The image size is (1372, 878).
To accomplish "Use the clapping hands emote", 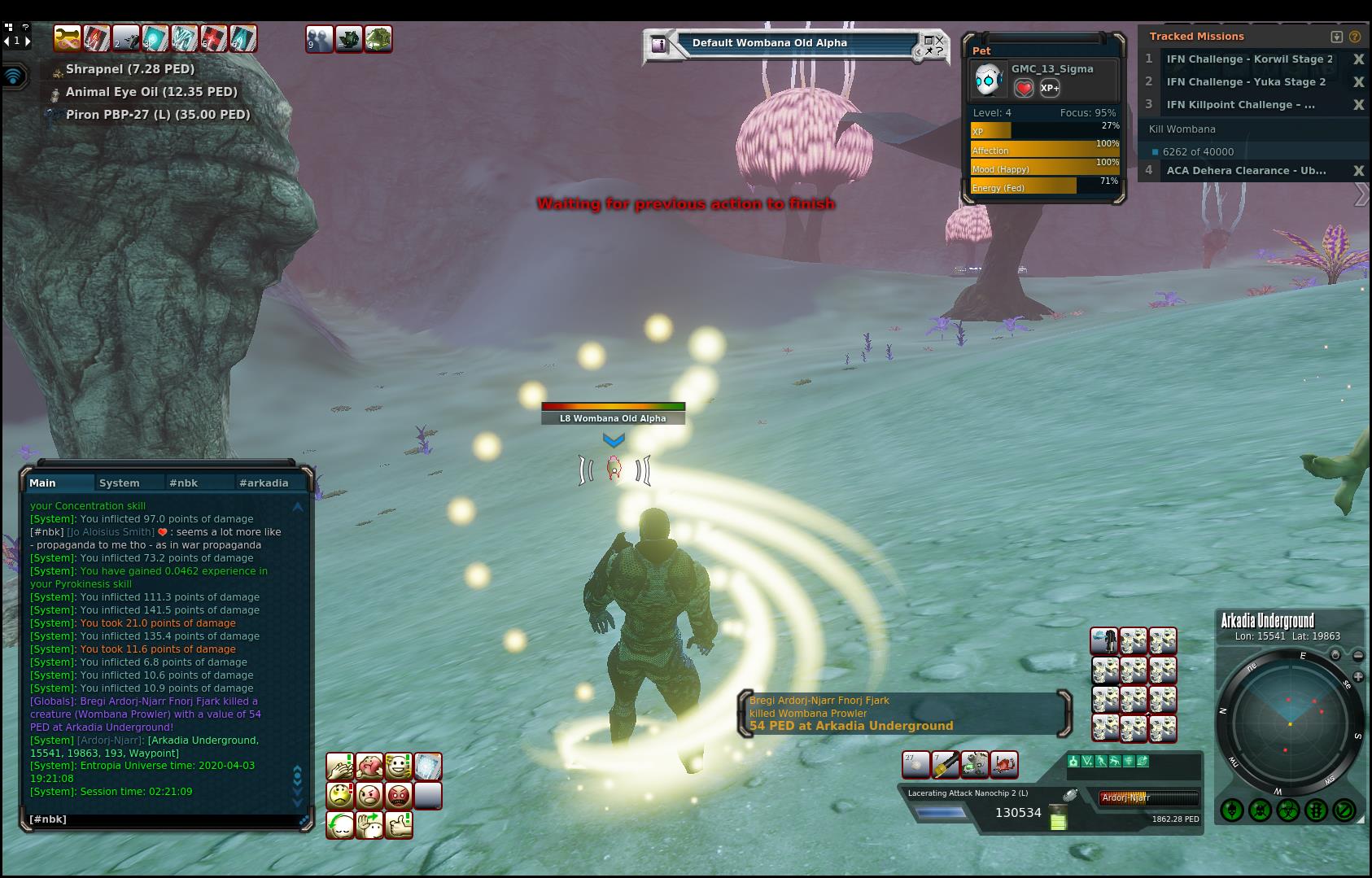I will (x=339, y=766).
